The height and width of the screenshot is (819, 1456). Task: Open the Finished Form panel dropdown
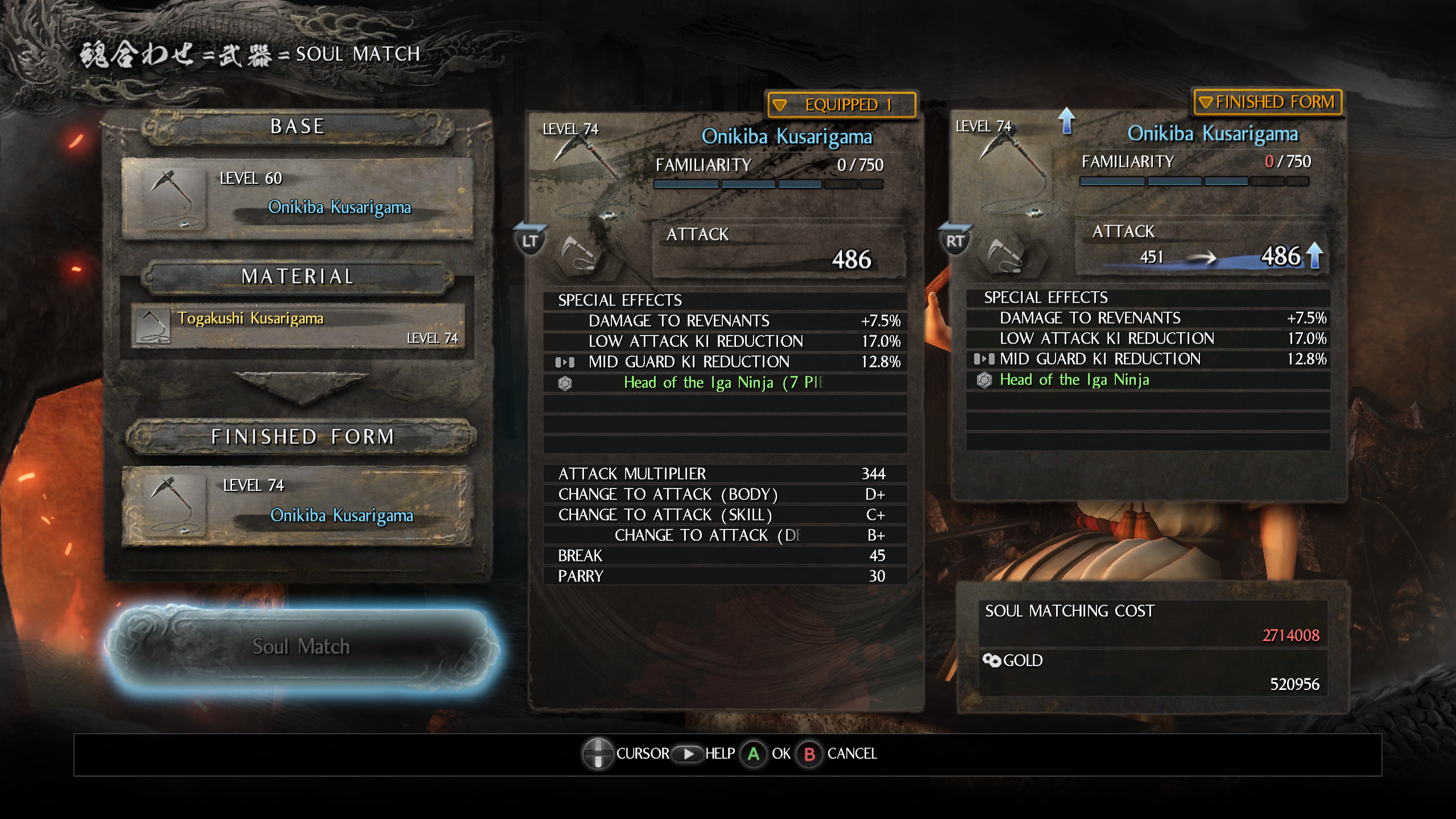1267,102
